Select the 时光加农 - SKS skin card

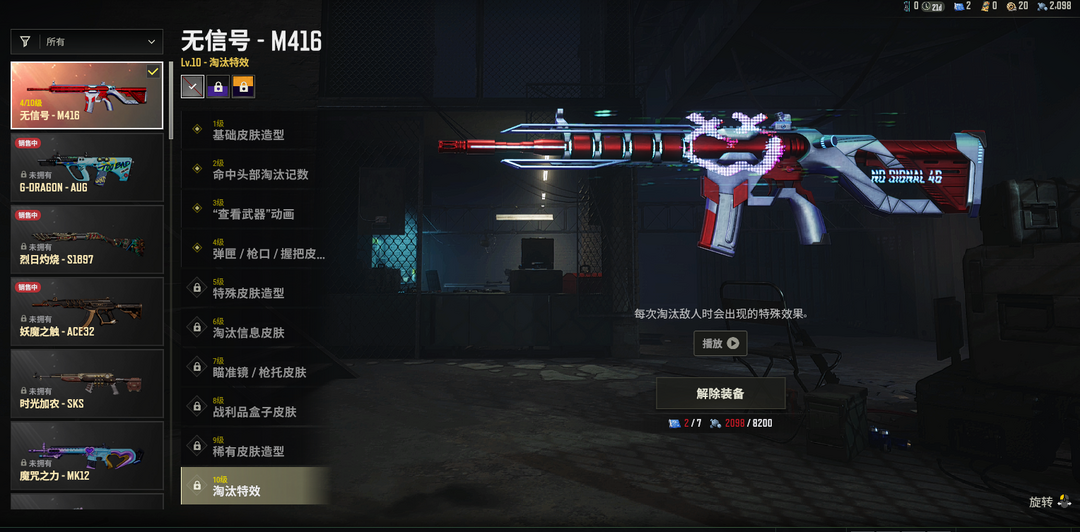click(x=87, y=384)
